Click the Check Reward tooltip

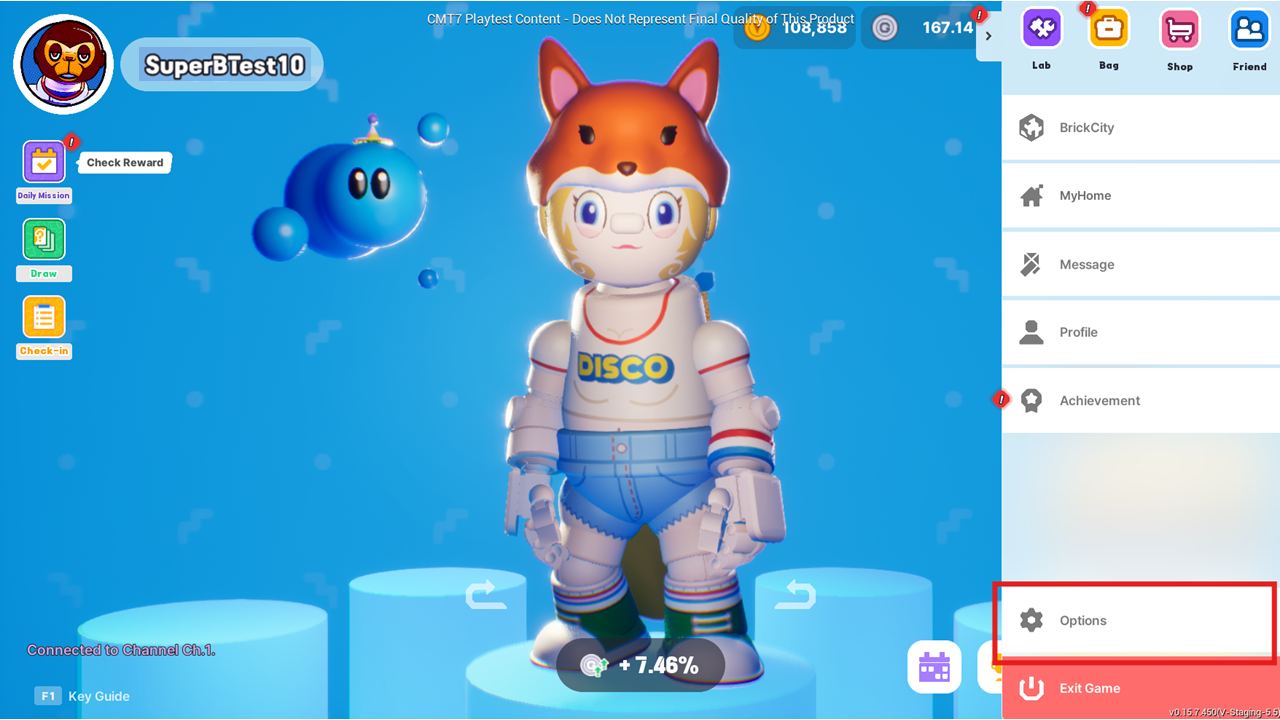coord(125,163)
